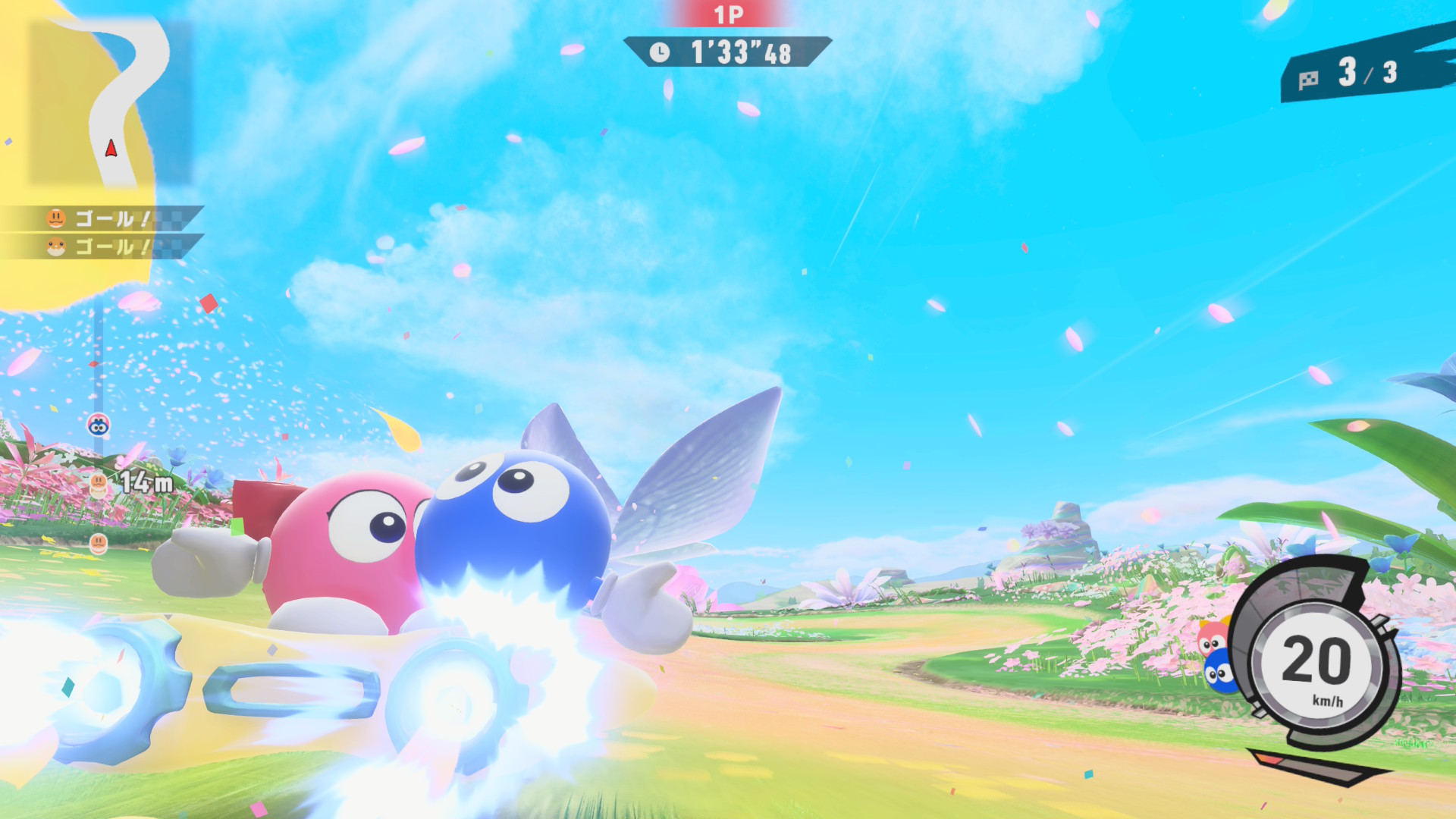The width and height of the screenshot is (1456, 819).
Task: Select the red player arrow on the minimap
Action: 111,148
